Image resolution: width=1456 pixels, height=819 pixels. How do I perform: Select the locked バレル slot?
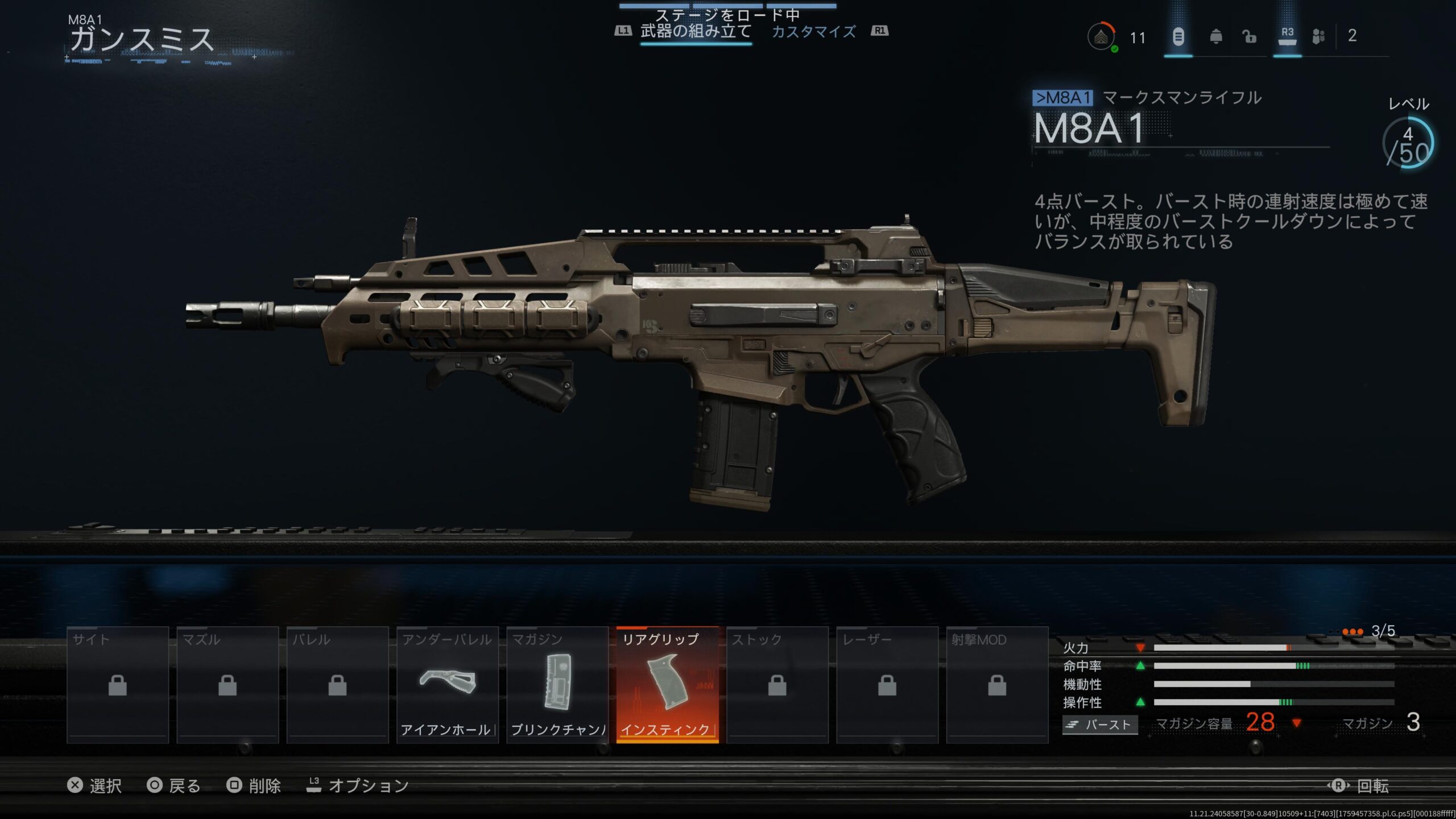point(337,685)
